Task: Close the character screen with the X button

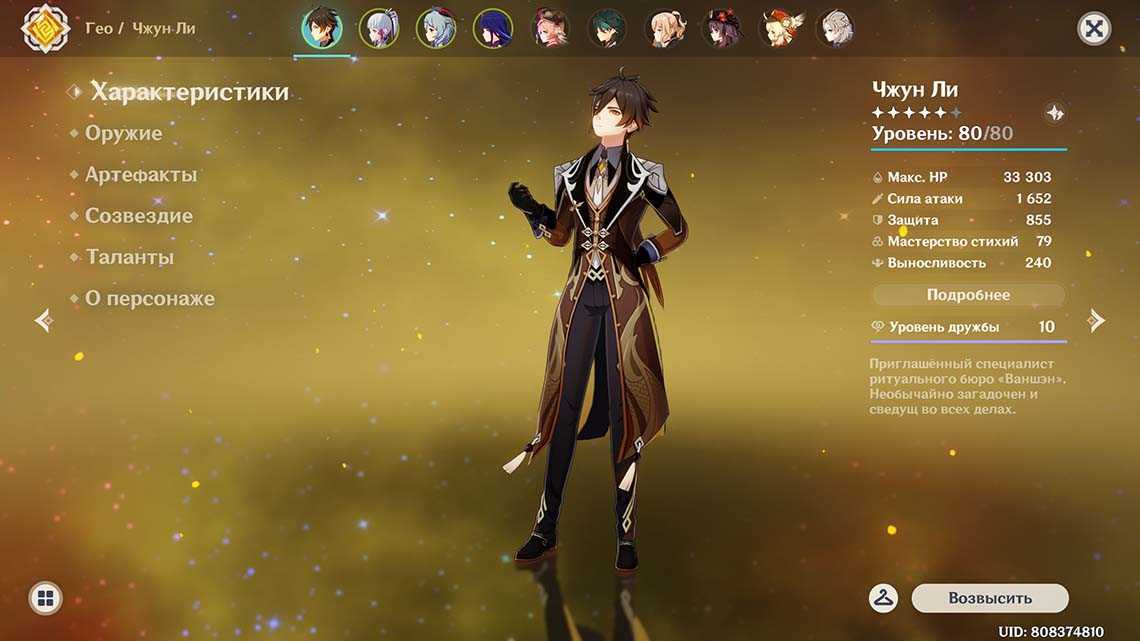Action: point(1094,28)
